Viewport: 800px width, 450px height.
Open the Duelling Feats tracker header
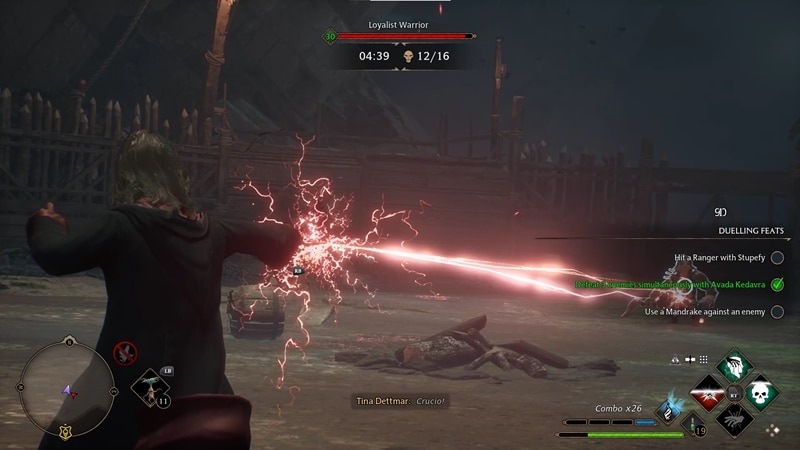point(750,231)
